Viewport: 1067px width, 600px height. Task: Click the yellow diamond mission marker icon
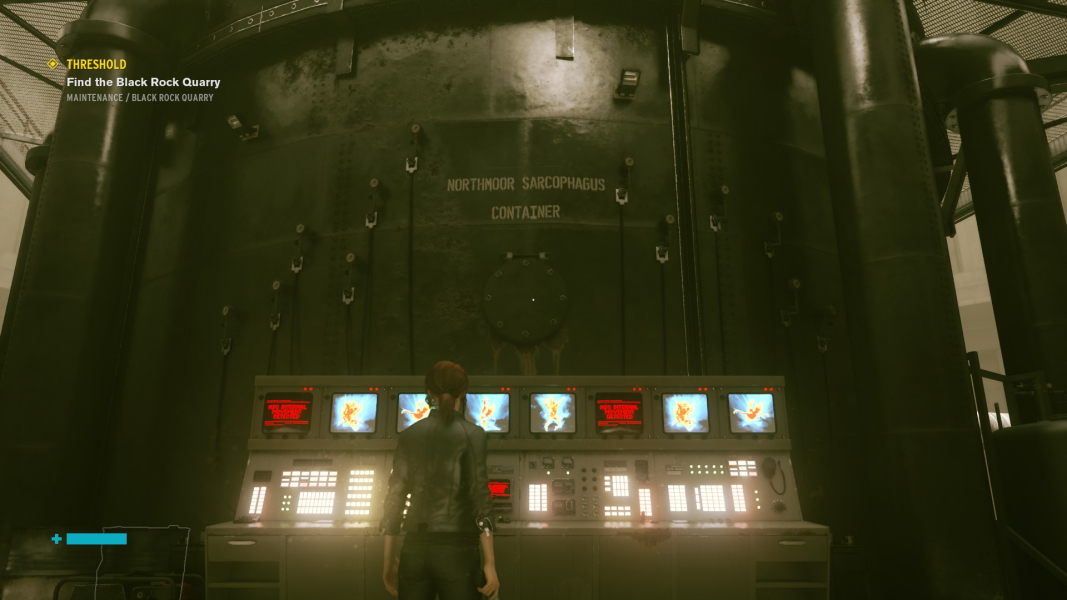[53, 64]
